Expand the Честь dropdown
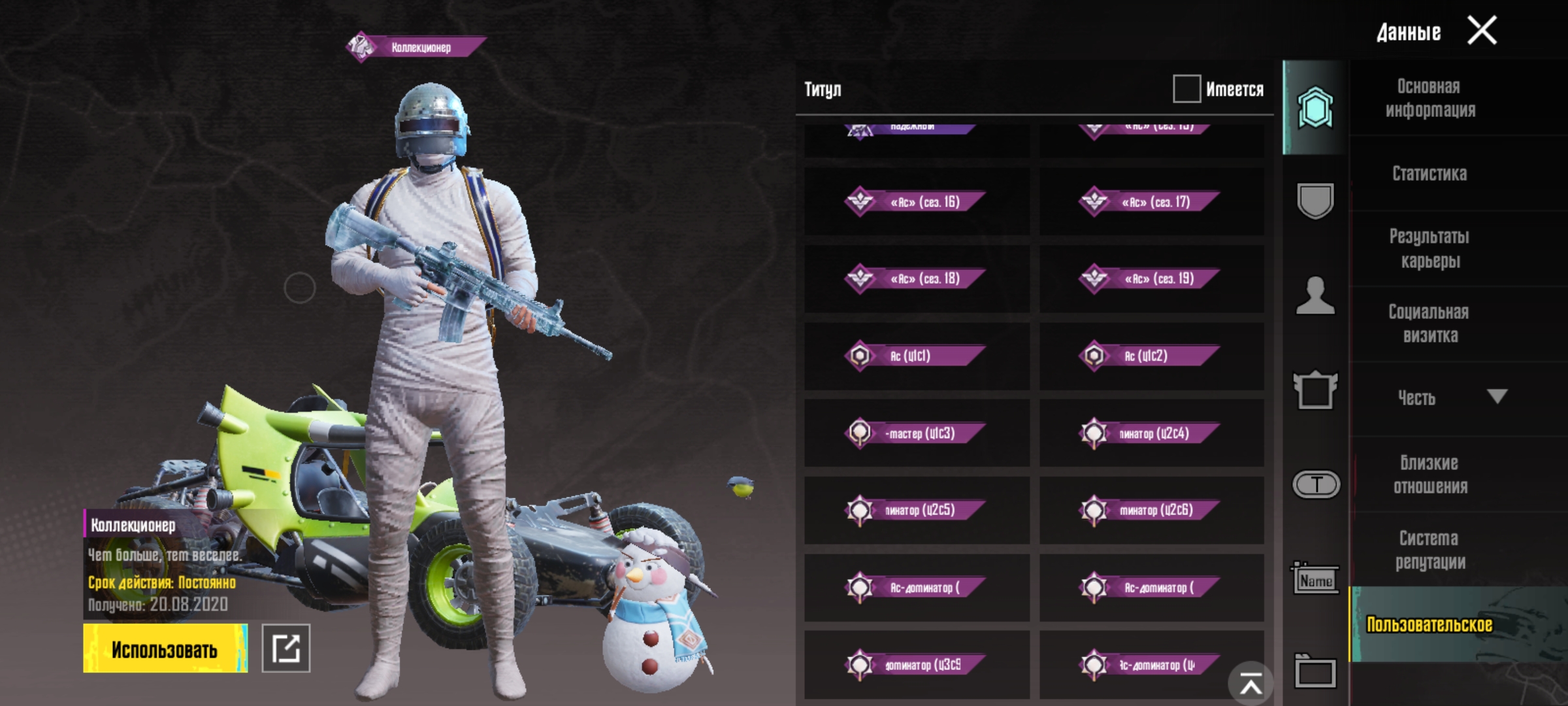The height and width of the screenshot is (706, 1568). coord(1496,397)
